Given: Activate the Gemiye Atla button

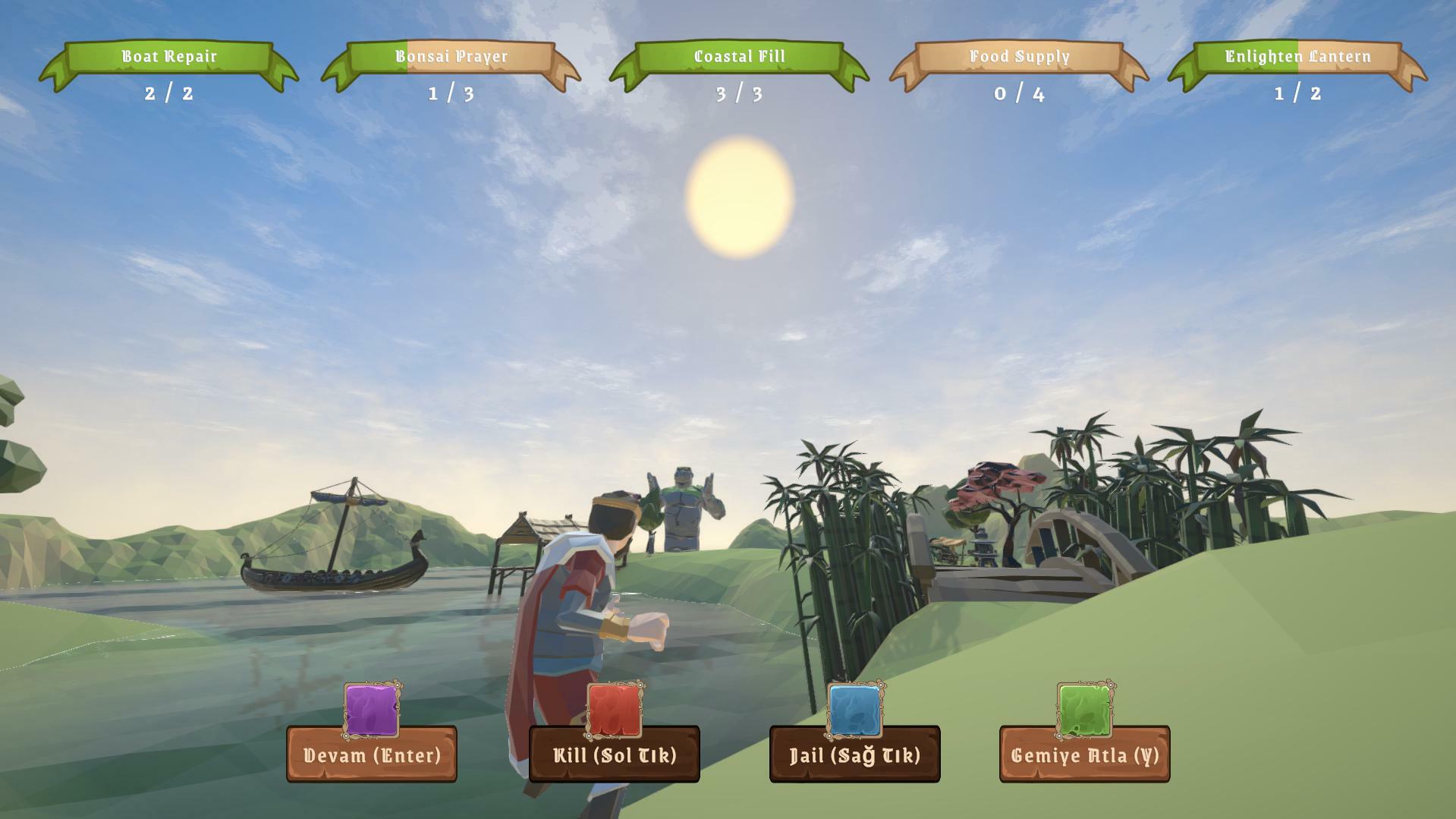Looking at the screenshot, I should [x=1085, y=755].
